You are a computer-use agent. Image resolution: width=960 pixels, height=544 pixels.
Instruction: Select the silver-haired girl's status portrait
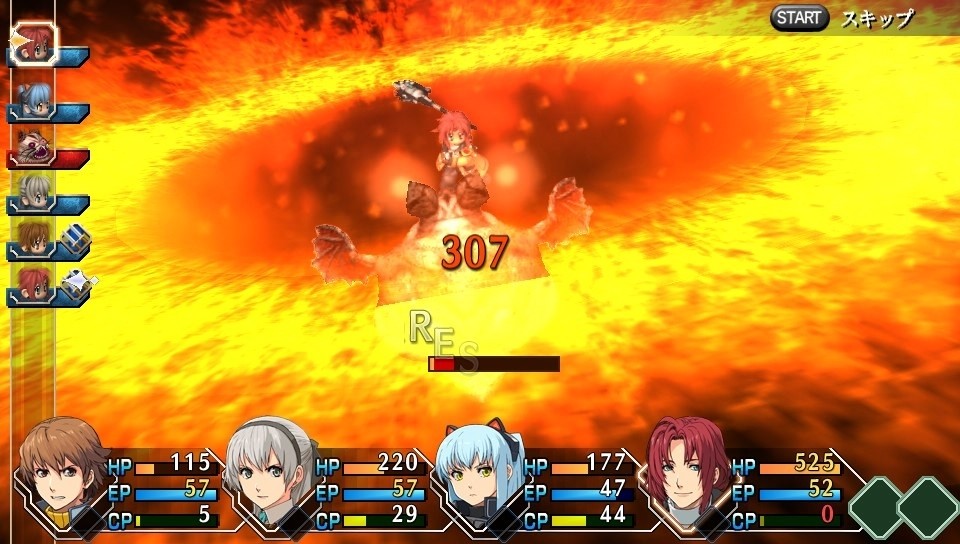click(x=270, y=468)
